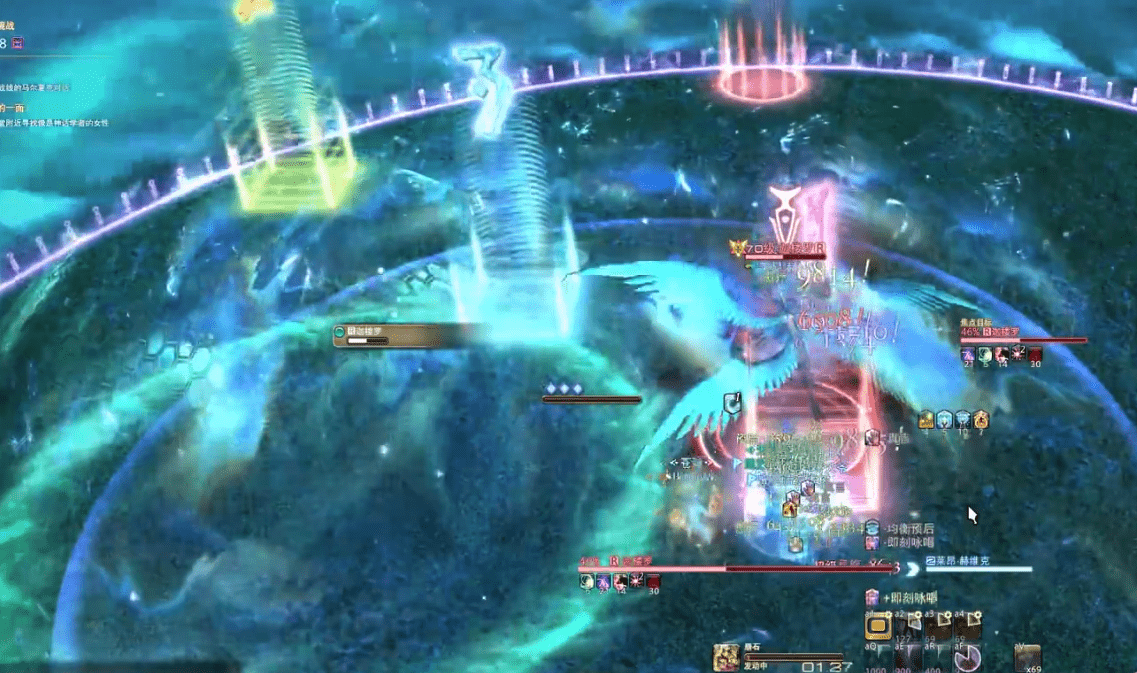The height and width of the screenshot is (673, 1137).
Task: Select the quest objective about the 神话学者
Action: [x=55, y=123]
